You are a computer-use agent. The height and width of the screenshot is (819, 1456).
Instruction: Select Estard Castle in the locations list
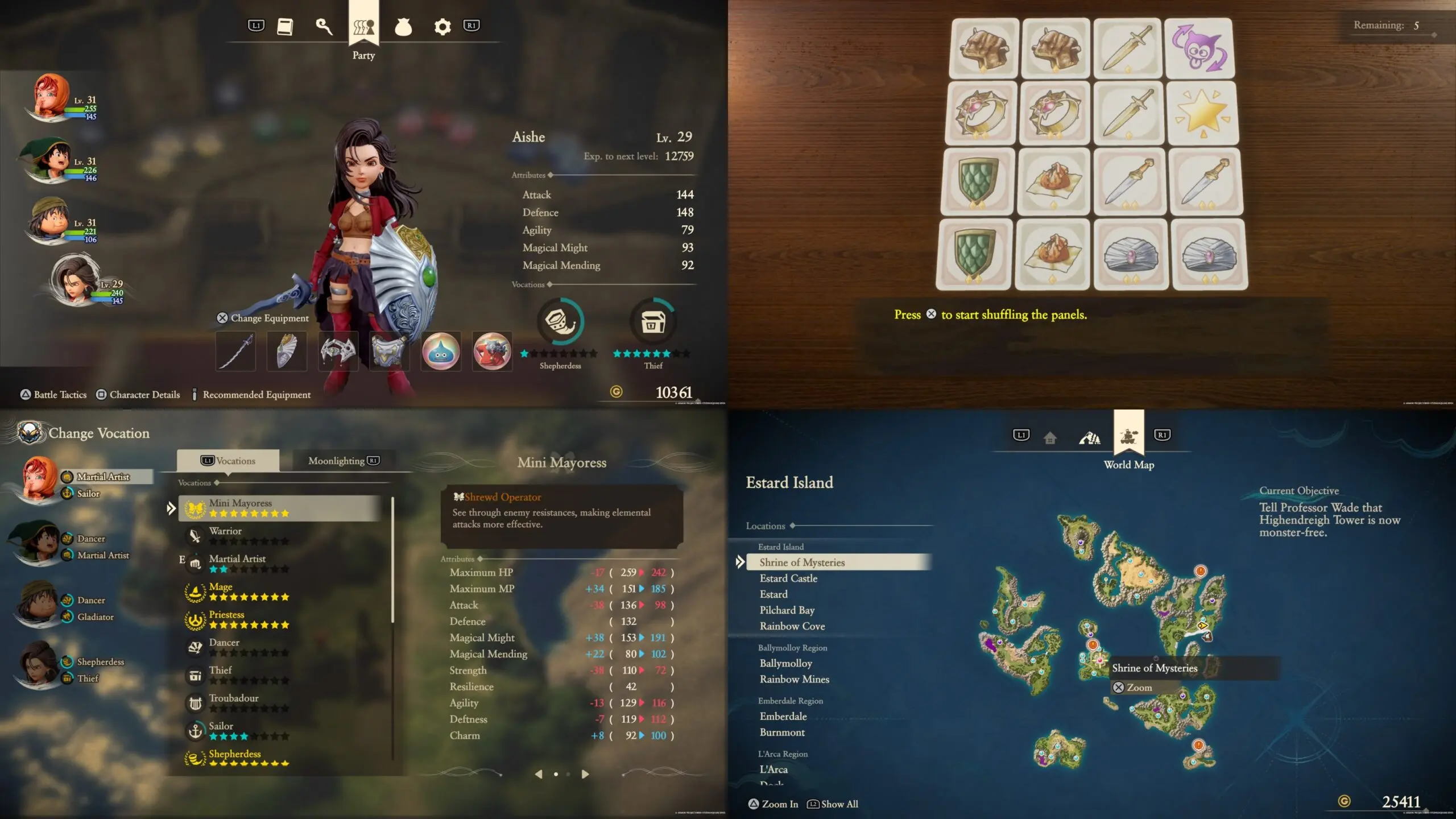pos(788,578)
